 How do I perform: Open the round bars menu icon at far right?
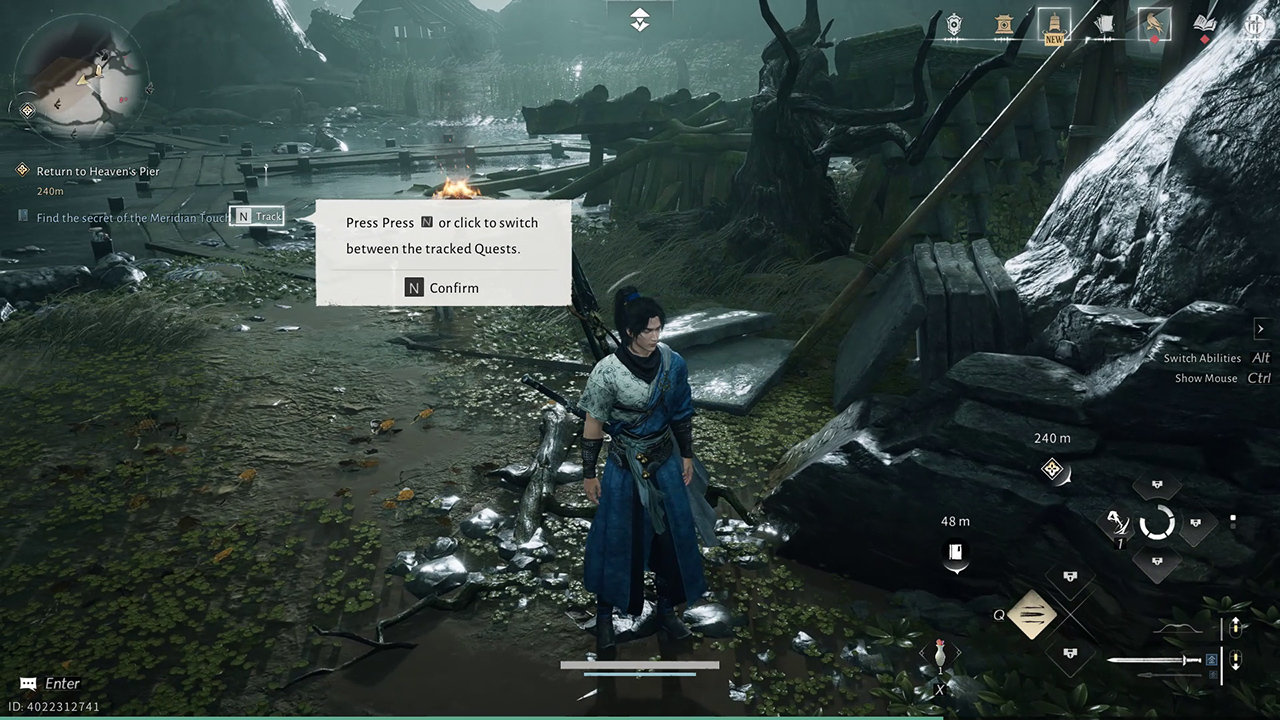pos(1254,24)
